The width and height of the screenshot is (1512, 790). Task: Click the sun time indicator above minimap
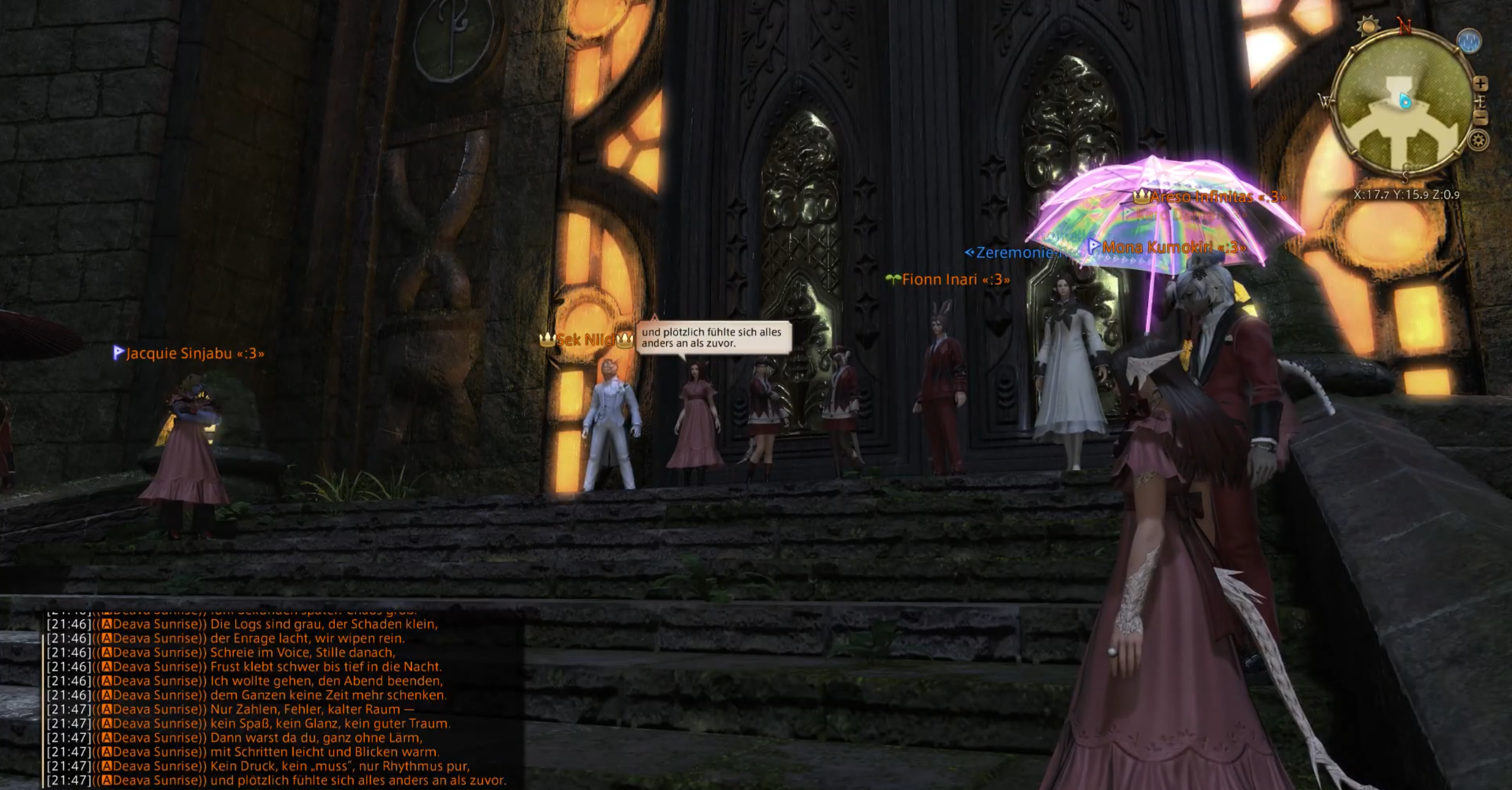tap(1368, 26)
